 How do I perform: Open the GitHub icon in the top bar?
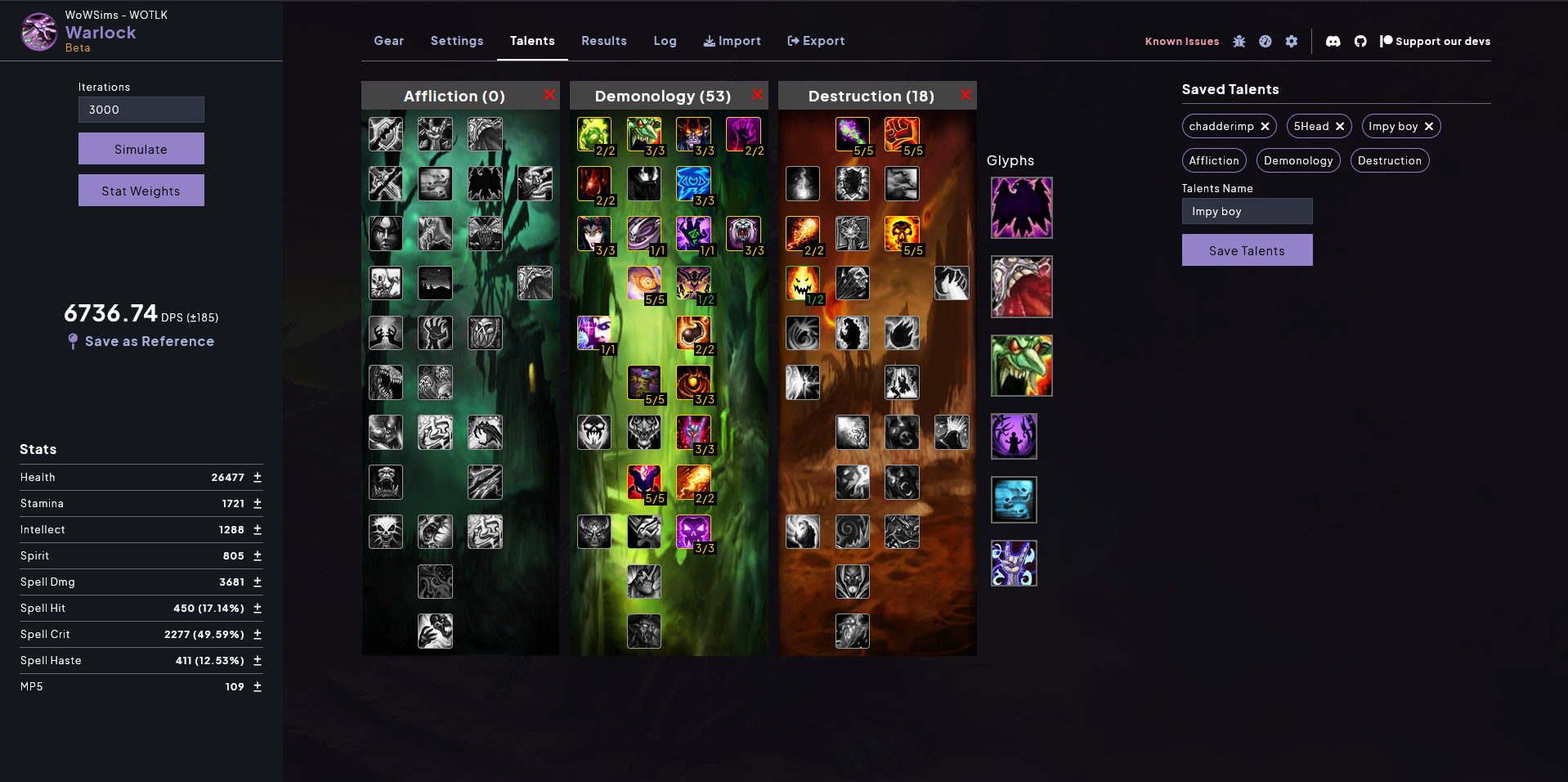point(1360,41)
